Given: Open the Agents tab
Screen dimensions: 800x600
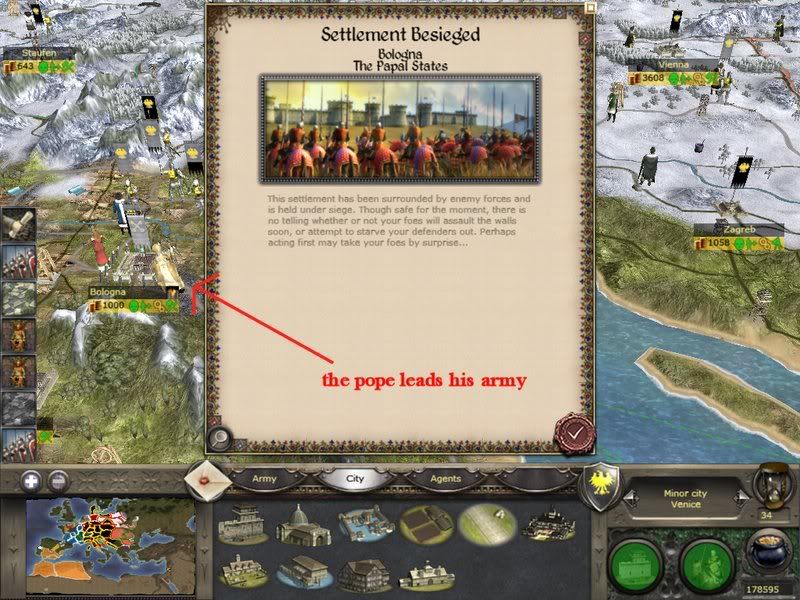Looking at the screenshot, I should coord(446,479).
